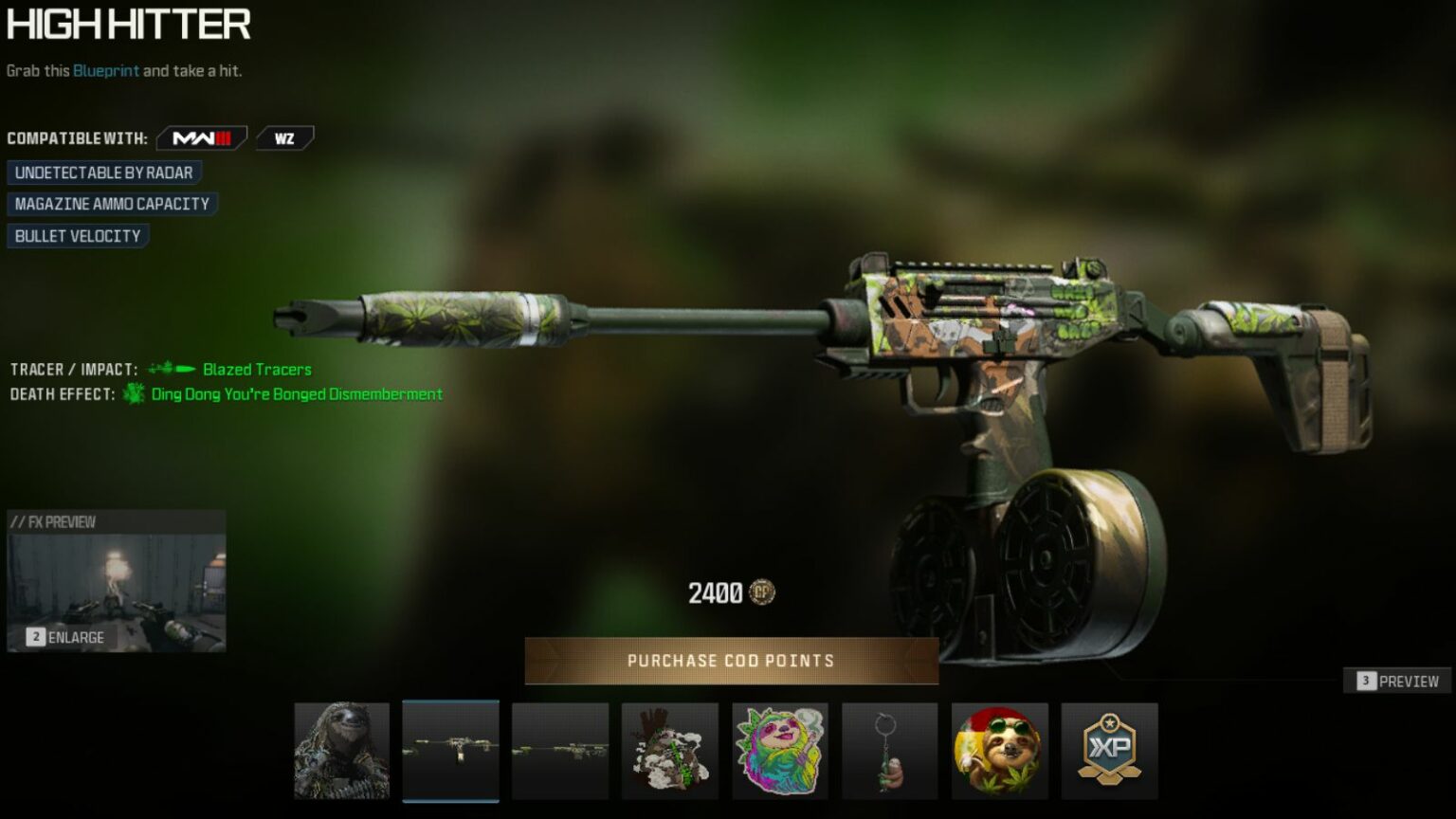Switch to the second weapon blueprint tab
This screenshot has width=1456, height=819.
pos(560,750)
